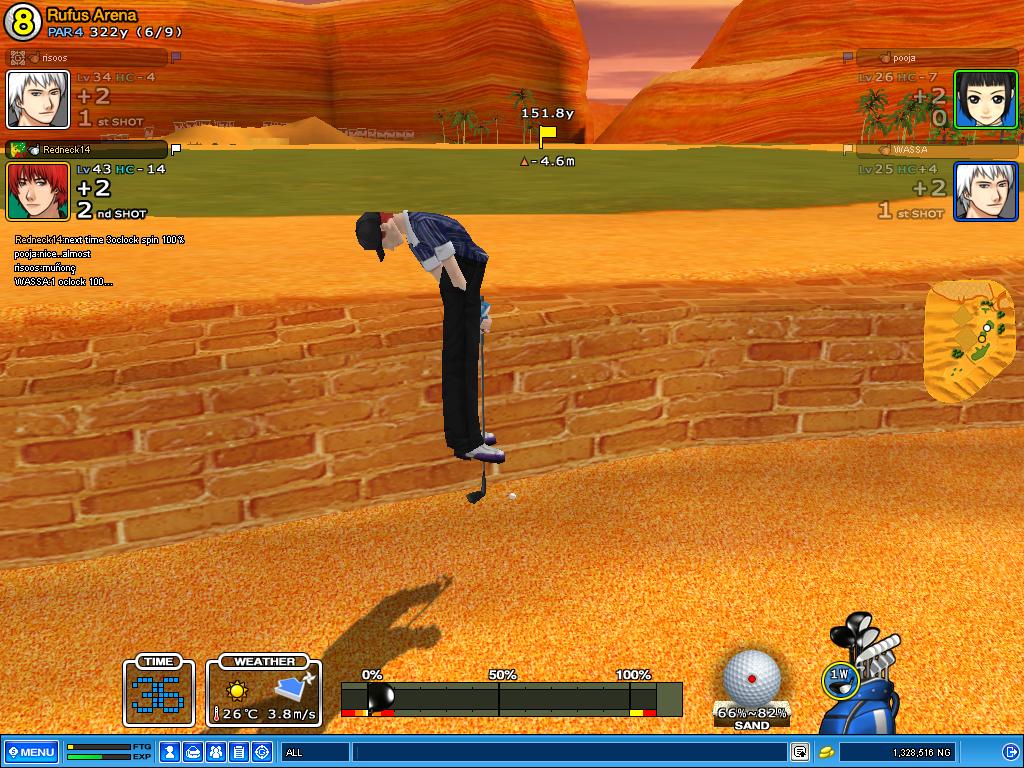Expand the chat log window button
Image resolution: width=1024 pixels, height=768 pixels.
tap(800, 752)
